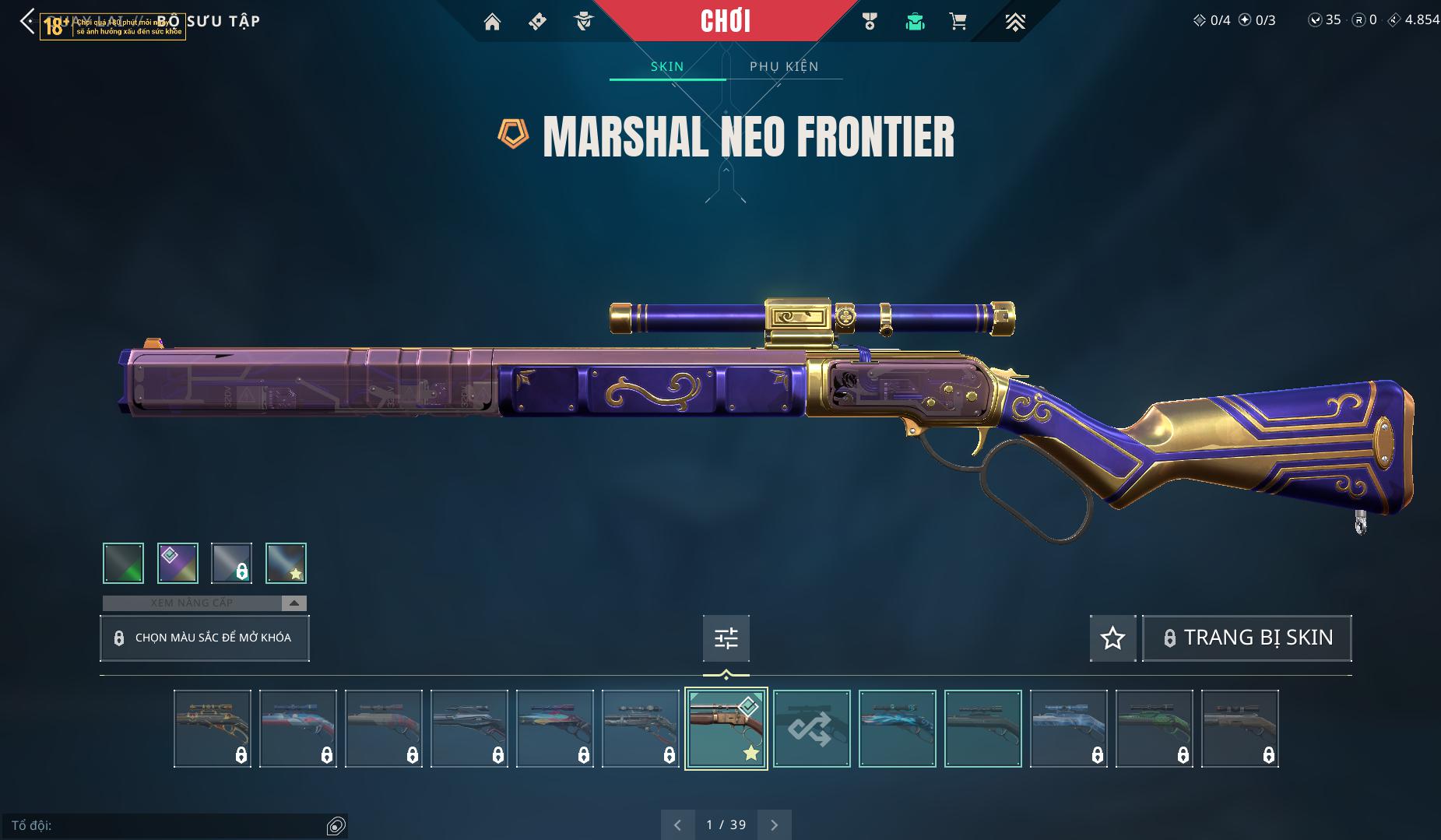Open the collection backpack icon
This screenshot has width=1441, height=840.
(x=915, y=22)
